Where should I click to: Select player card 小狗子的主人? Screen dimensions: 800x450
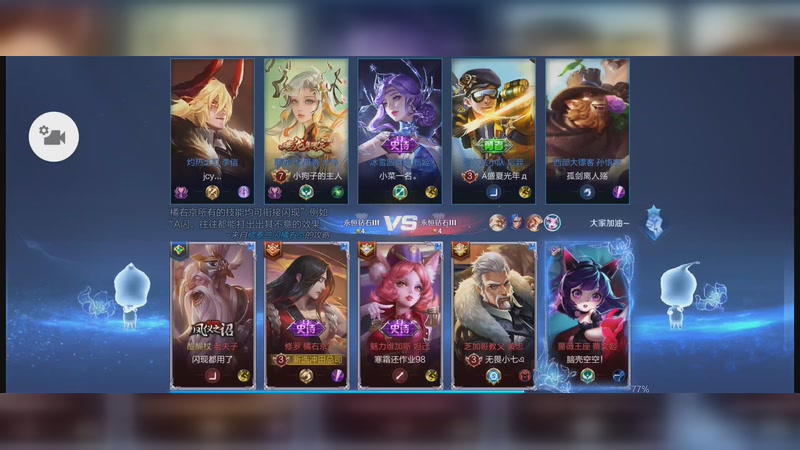click(x=306, y=130)
